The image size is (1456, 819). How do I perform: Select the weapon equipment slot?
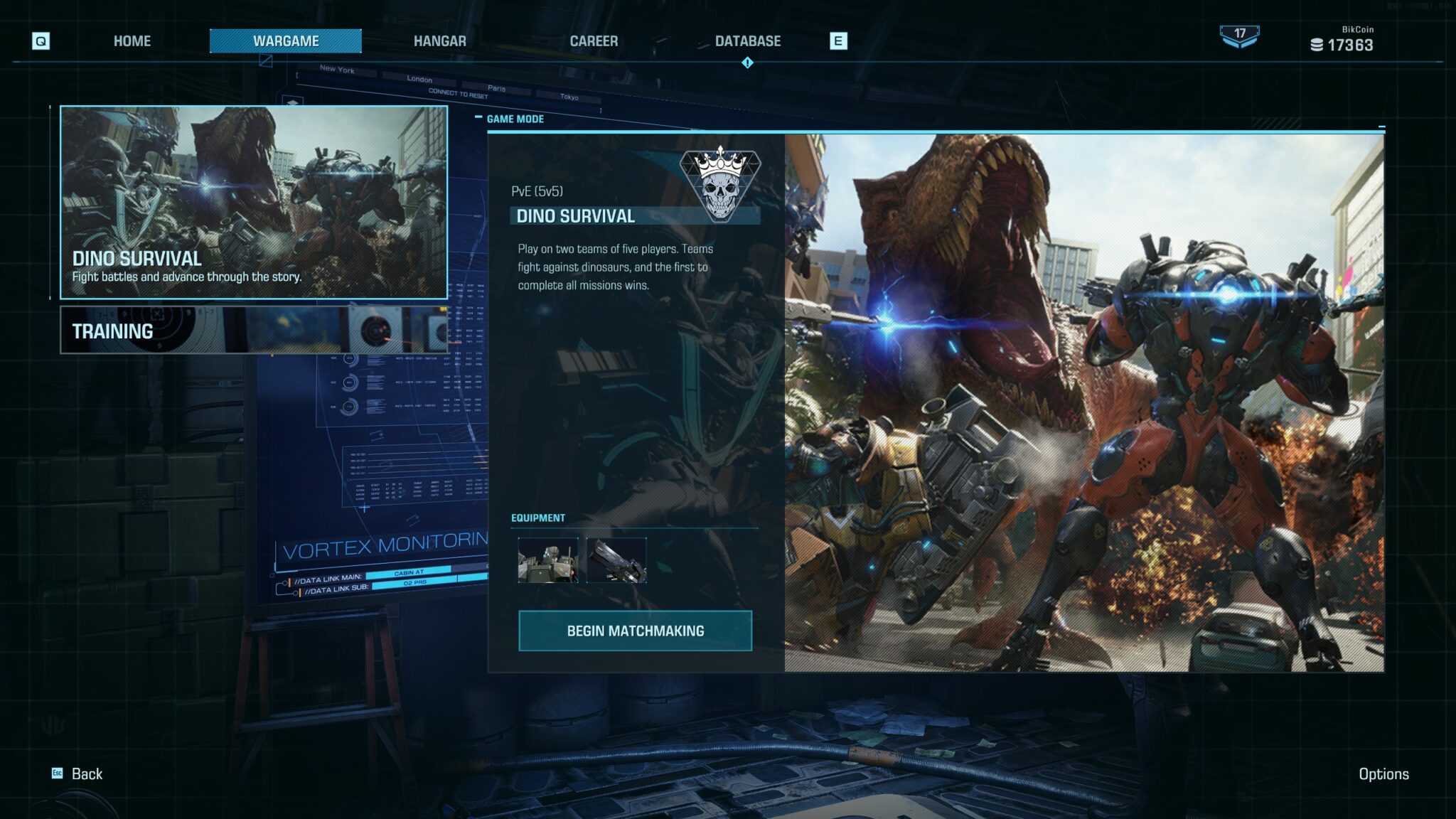pyautogui.click(x=616, y=560)
